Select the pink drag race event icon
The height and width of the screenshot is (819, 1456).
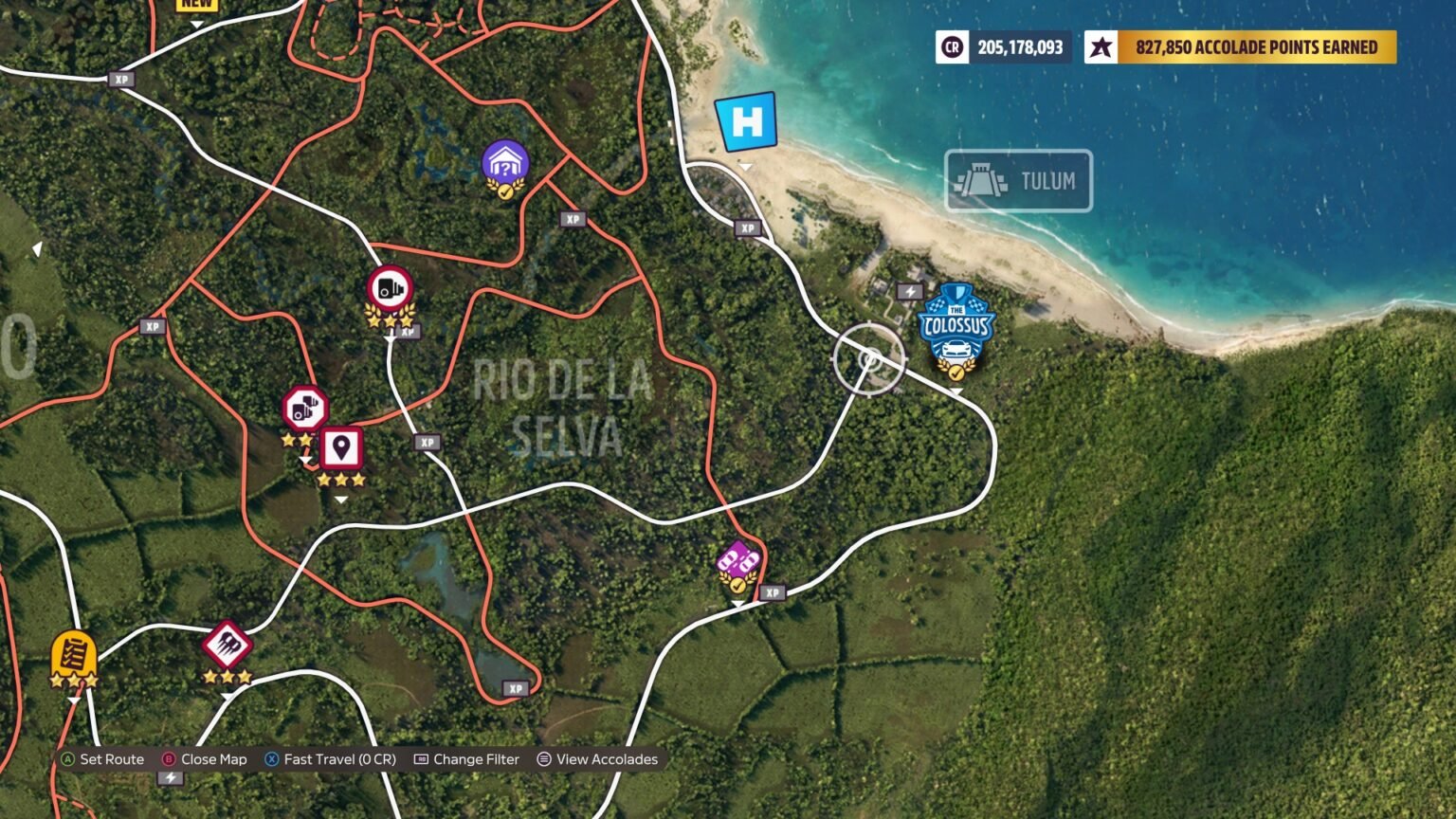point(737,559)
